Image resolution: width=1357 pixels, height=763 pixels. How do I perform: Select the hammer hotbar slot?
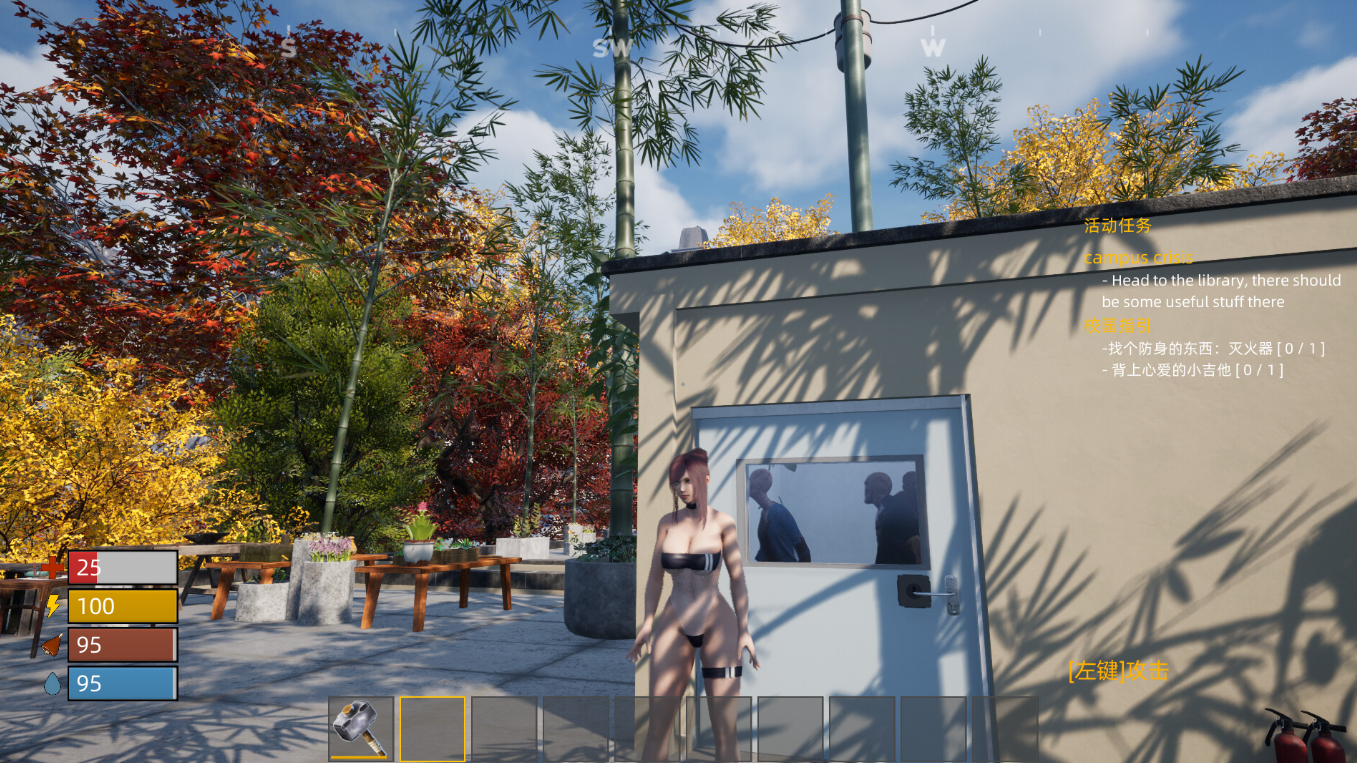pos(360,728)
